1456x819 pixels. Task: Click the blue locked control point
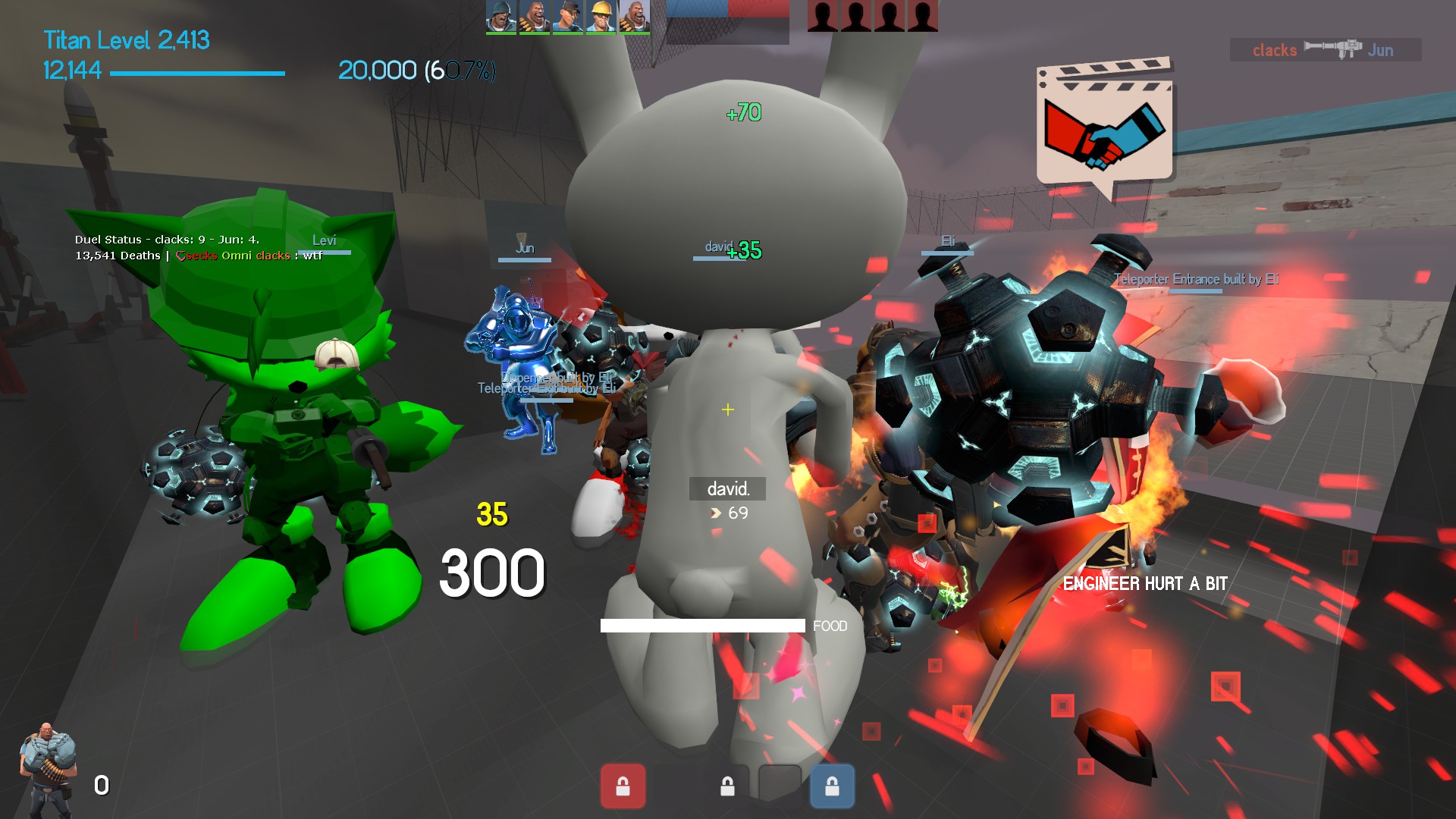pyautogui.click(x=832, y=786)
